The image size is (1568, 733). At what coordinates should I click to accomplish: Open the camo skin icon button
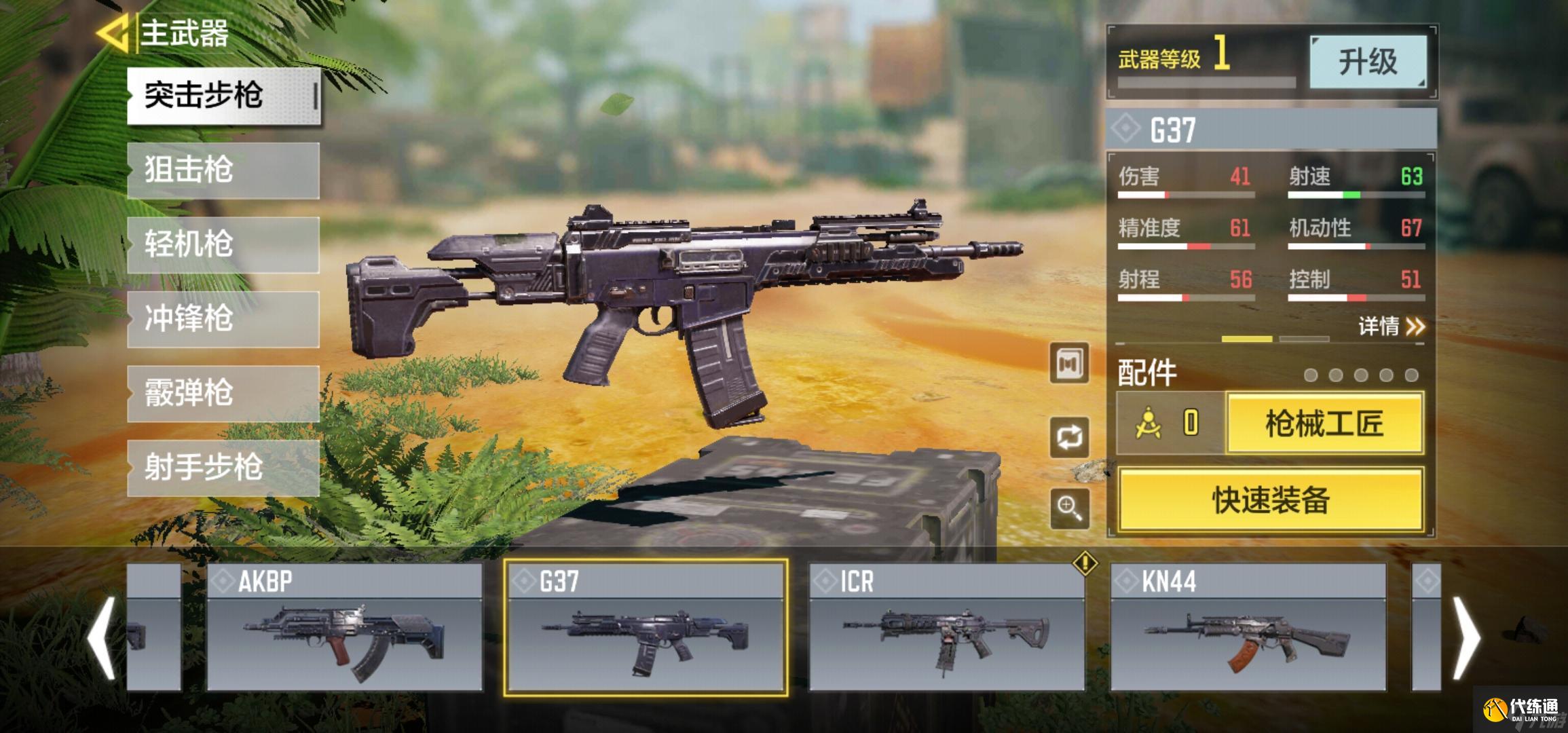[1069, 364]
